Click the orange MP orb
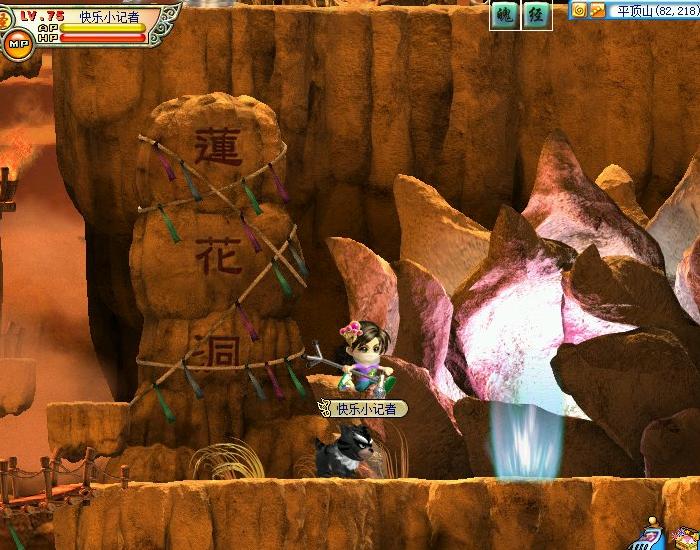This screenshot has height=550, width=700. point(17,44)
